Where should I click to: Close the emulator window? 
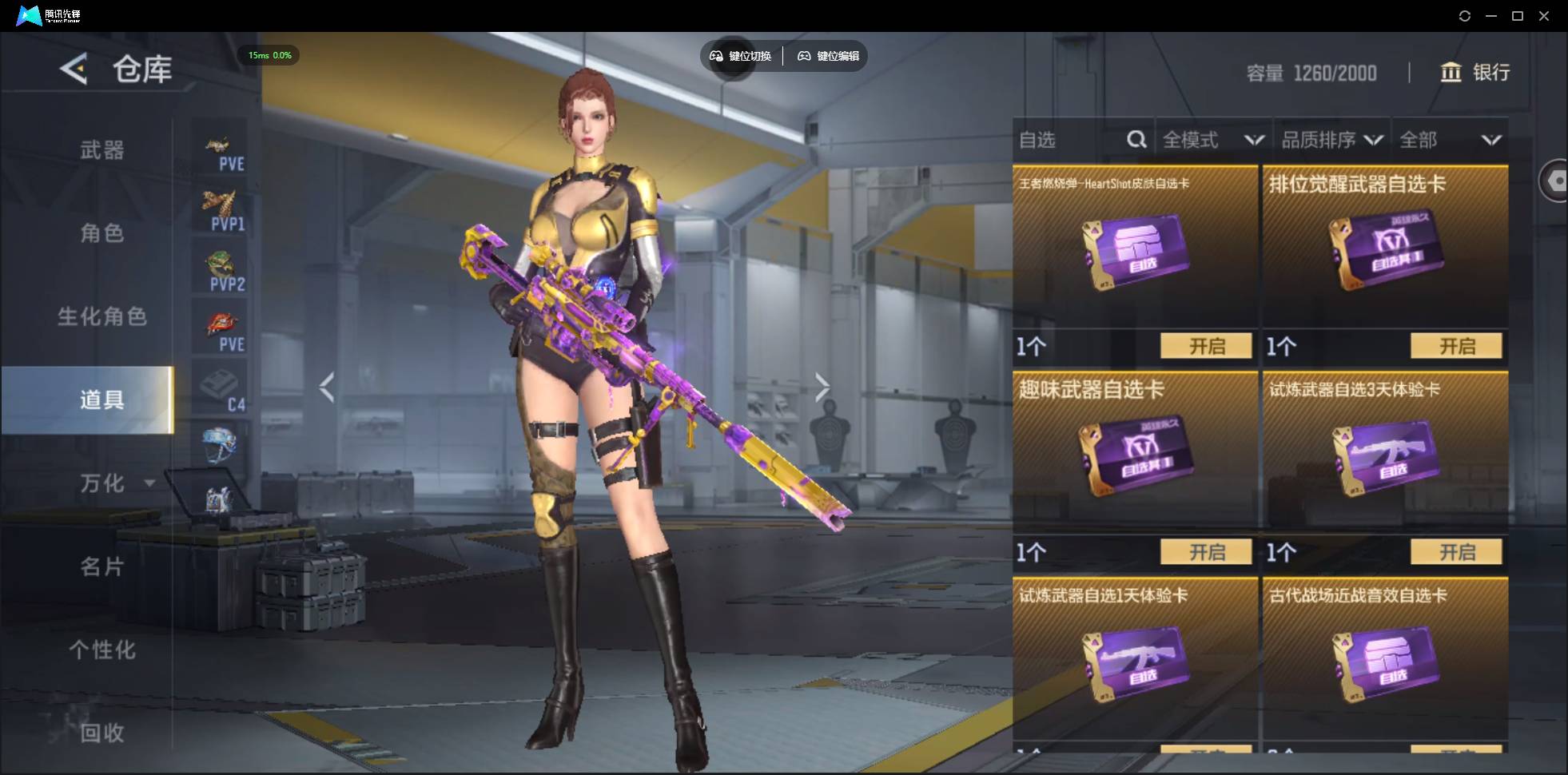[1544, 16]
